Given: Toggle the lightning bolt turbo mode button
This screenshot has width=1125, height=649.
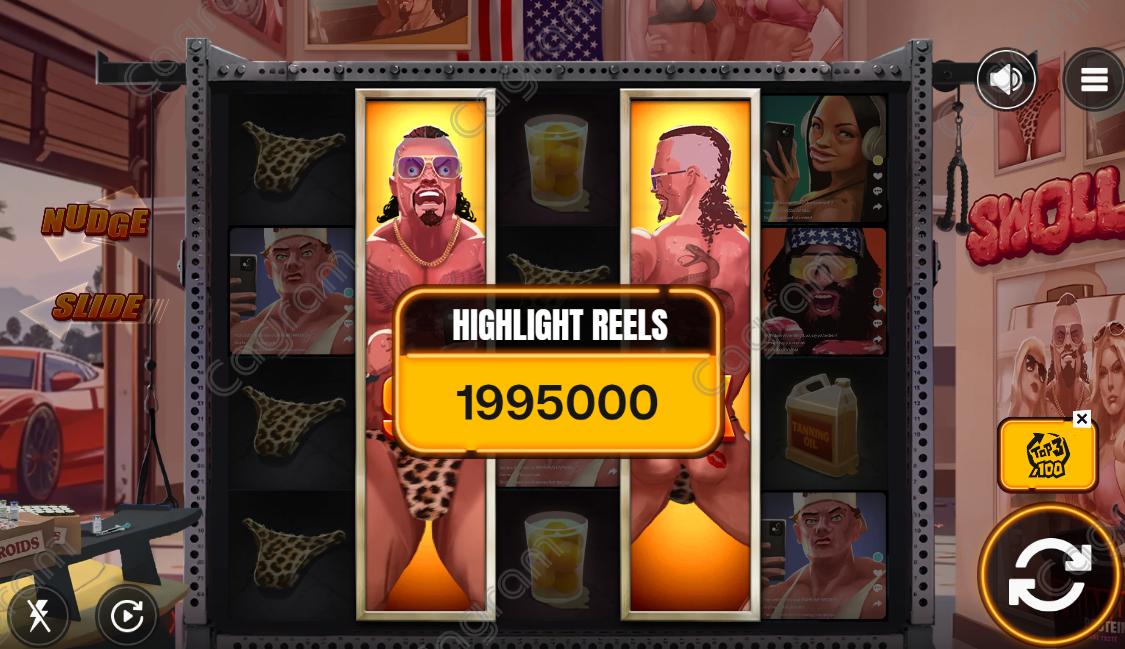Looking at the screenshot, I should pyautogui.click(x=39, y=616).
